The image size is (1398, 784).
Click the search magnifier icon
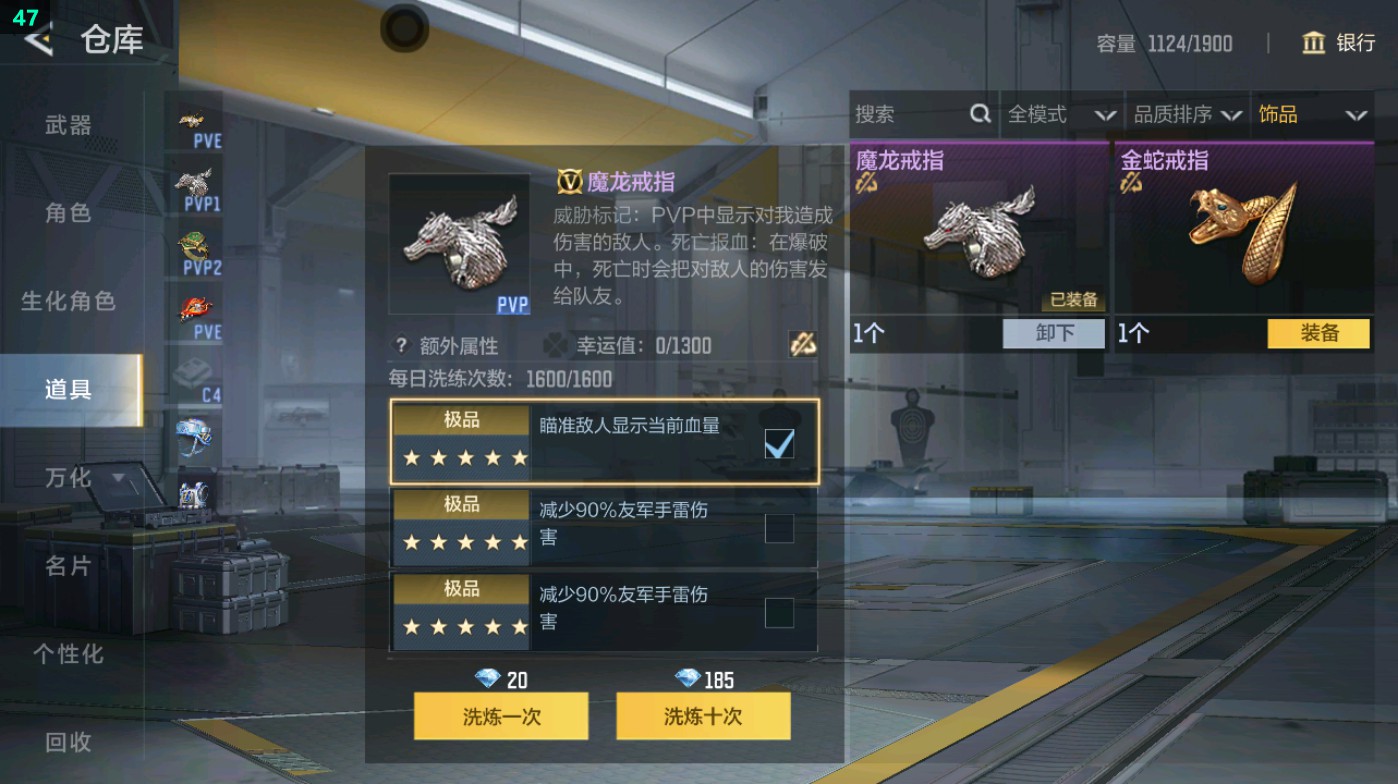(x=978, y=115)
